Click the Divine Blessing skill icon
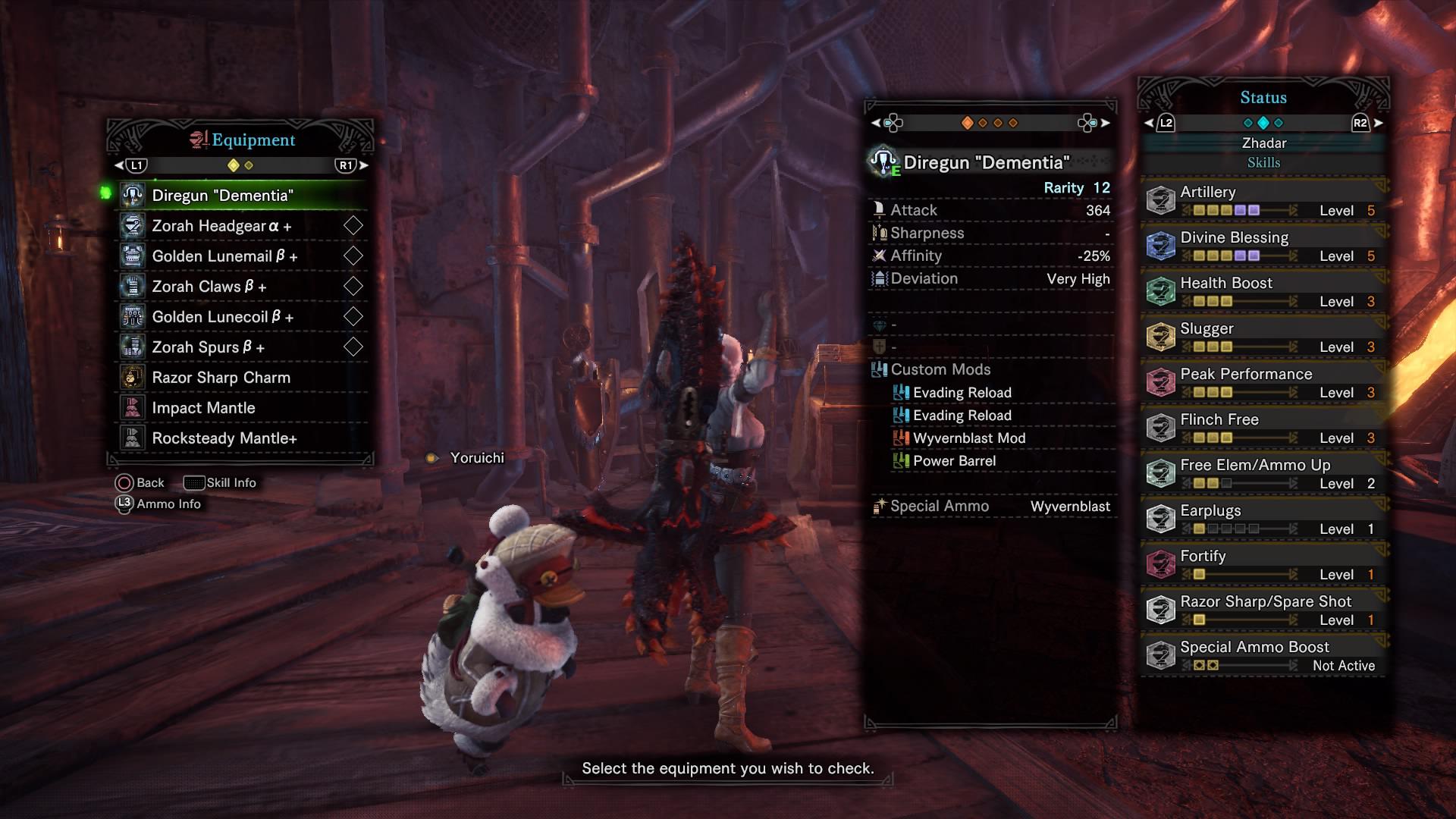 pos(1160,246)
